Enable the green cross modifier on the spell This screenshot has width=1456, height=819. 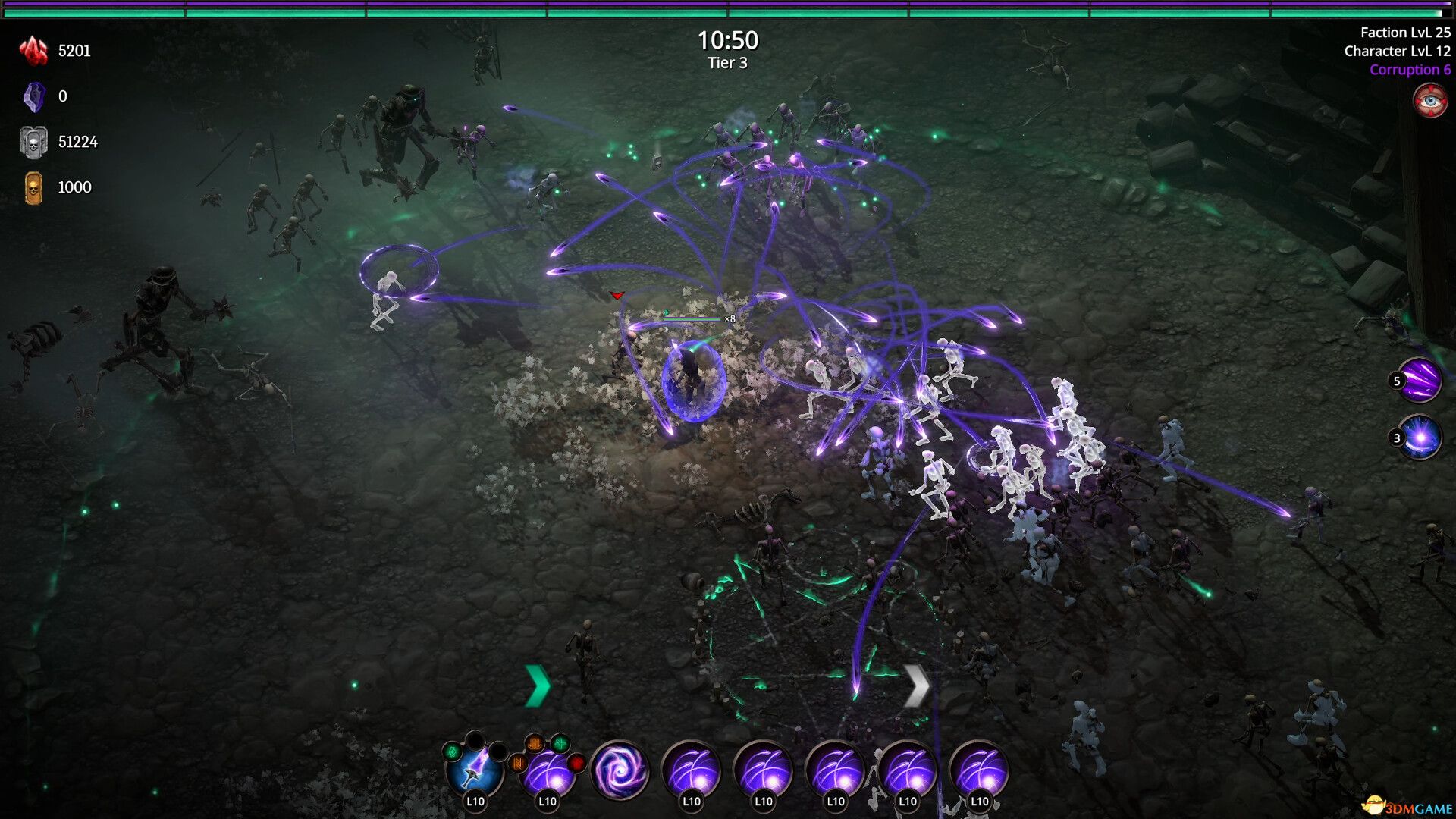point(561,745)
